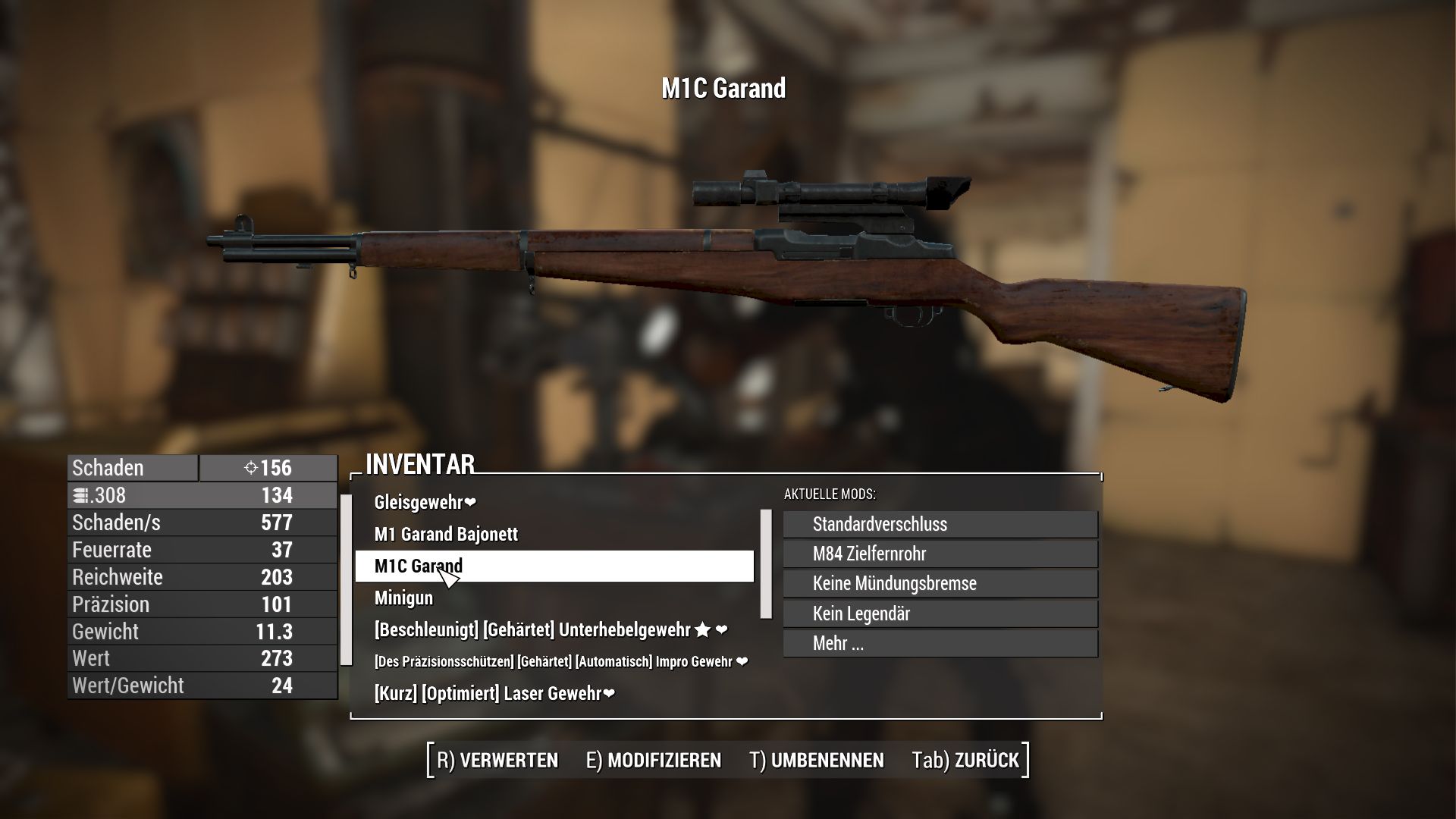Select the Standardverschluss mod entry

[x=939, y=524]
